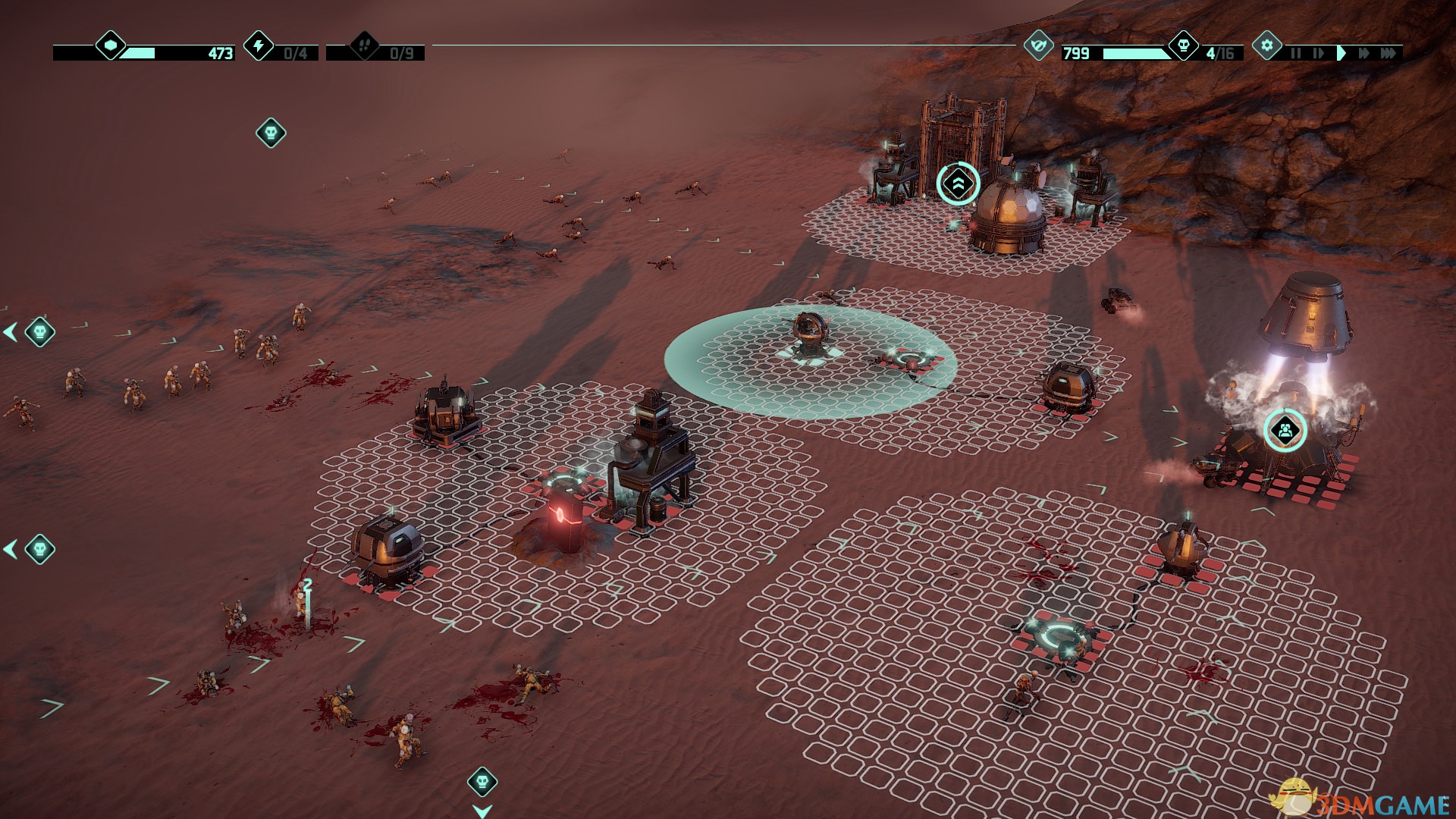
Task: Open the gear settings menu
Action: [x=1266, y=45]
